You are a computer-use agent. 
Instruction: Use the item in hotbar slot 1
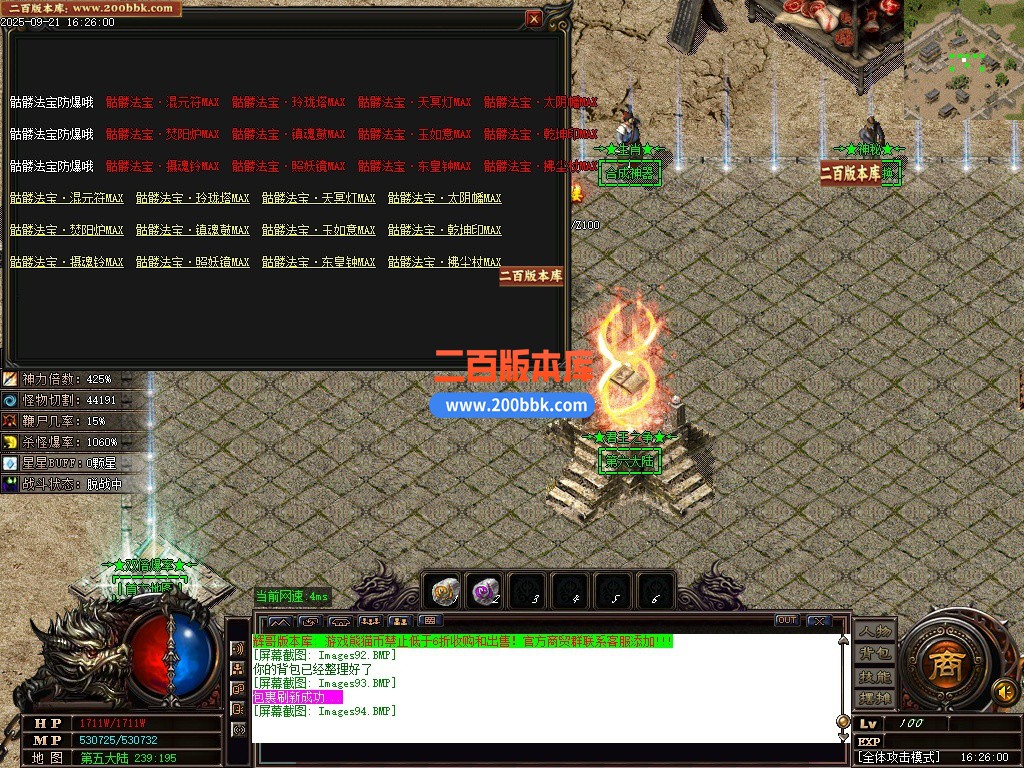pos(444,592)
